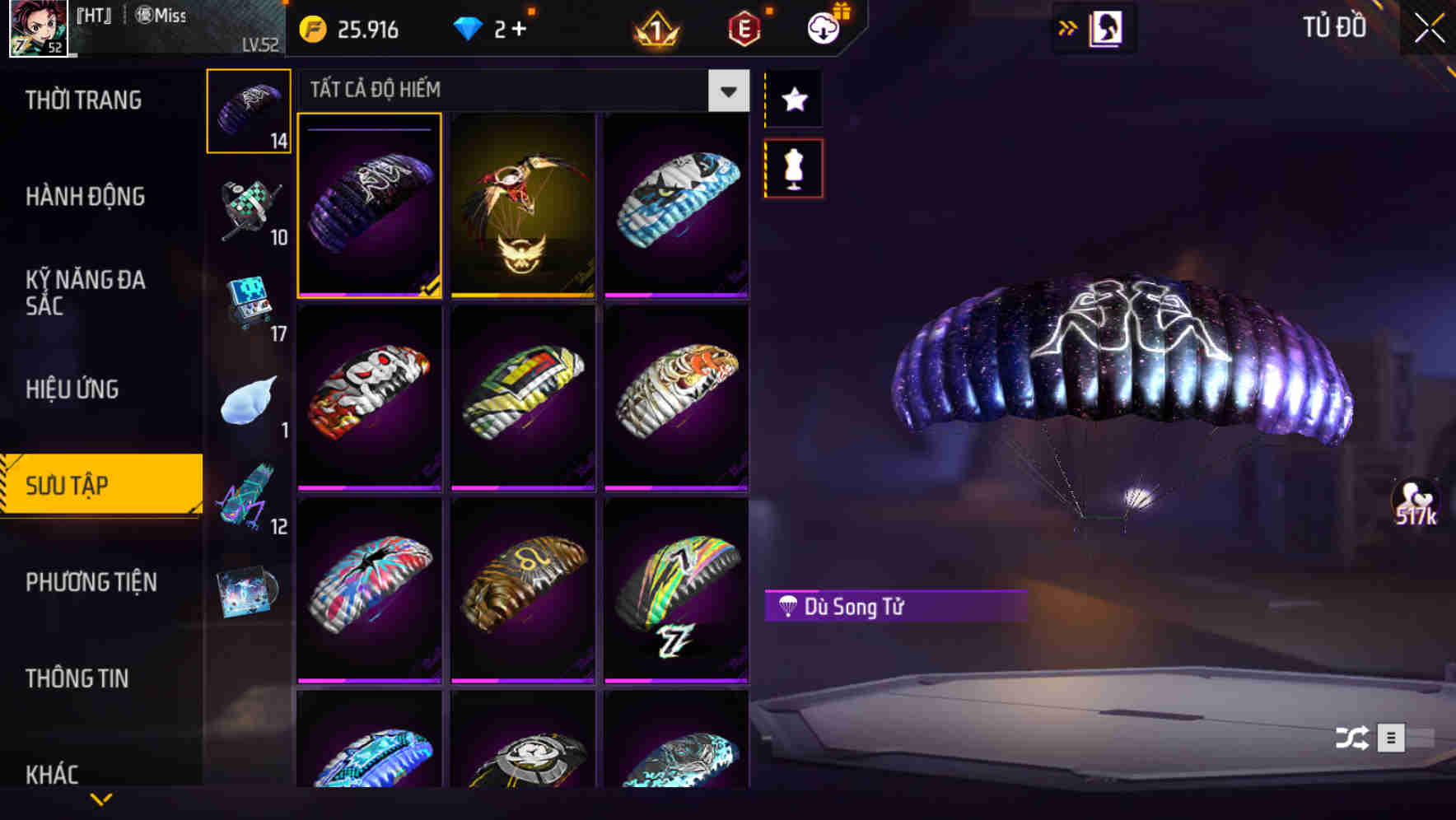Select the golden bird parachute thumbnail
The width and height of the screenshot is (1456, 820).
coord(522,207)
